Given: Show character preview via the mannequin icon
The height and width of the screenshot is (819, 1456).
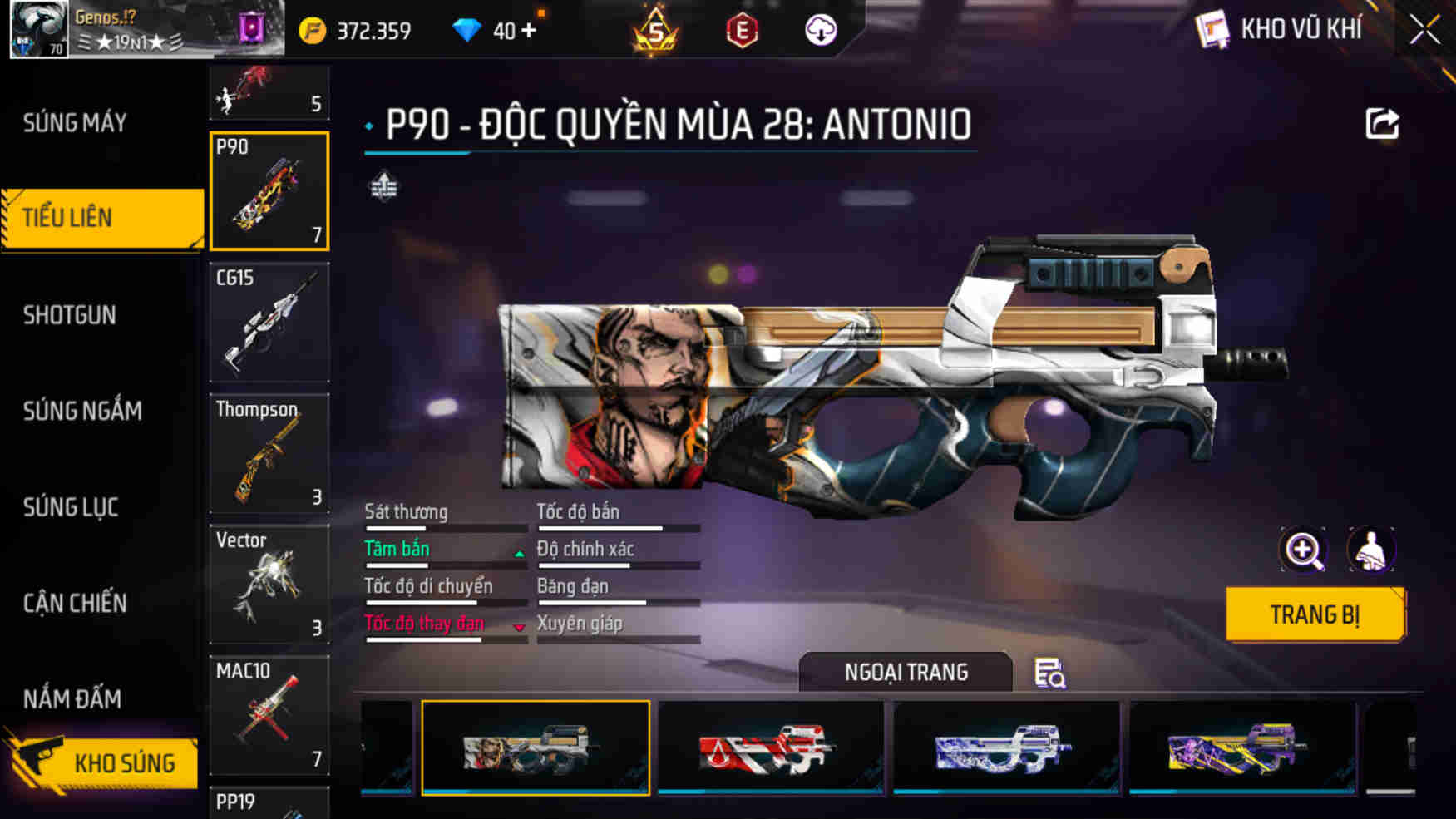Looking at the screenshot, I should tap(1371, 550).
